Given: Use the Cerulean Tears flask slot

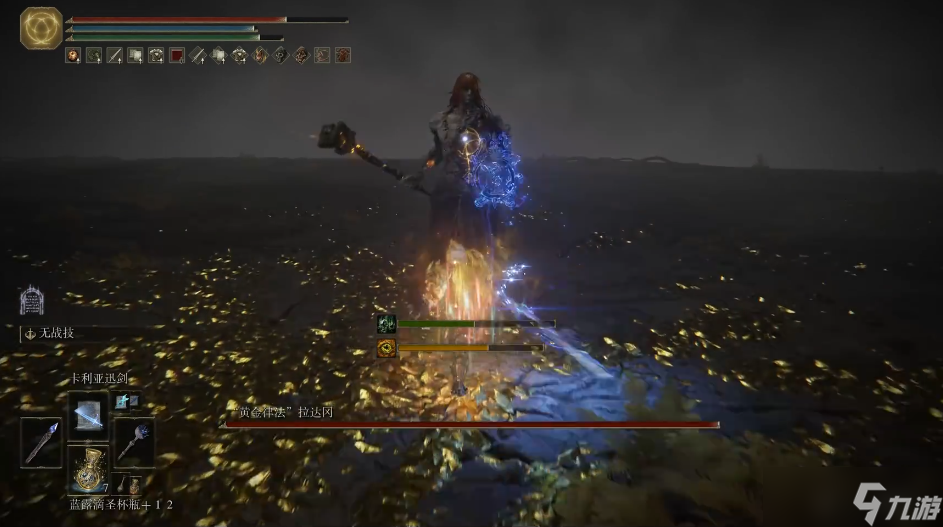Looking at the screenshot, I should [x=88, y=467].
